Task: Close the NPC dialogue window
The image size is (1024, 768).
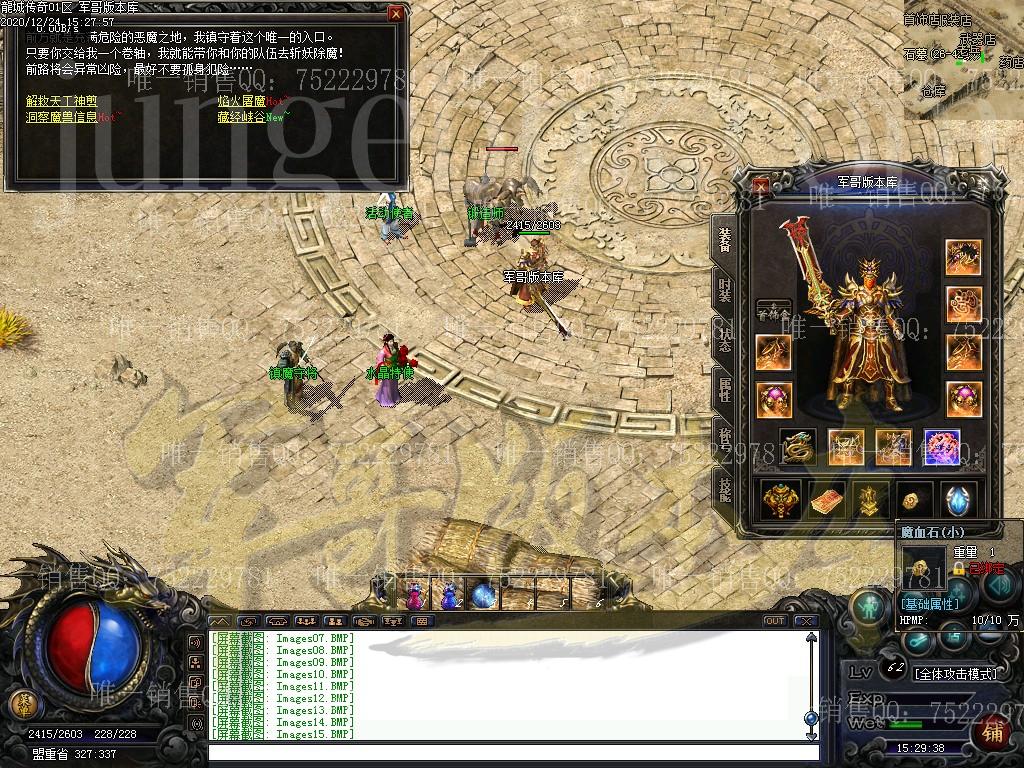Action: [x=396, y=14]
